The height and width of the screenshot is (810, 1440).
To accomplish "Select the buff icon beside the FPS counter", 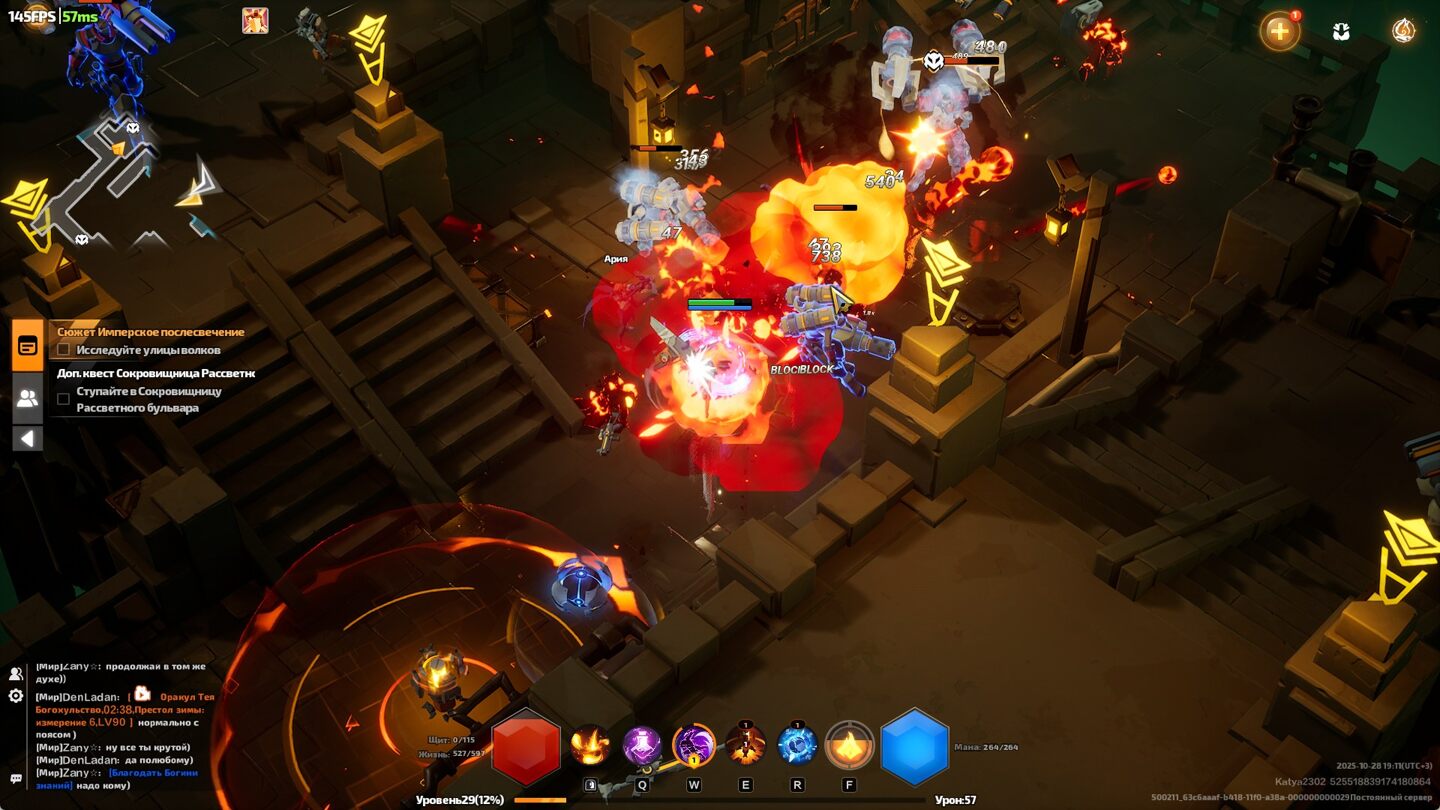I will pos(255,20).
